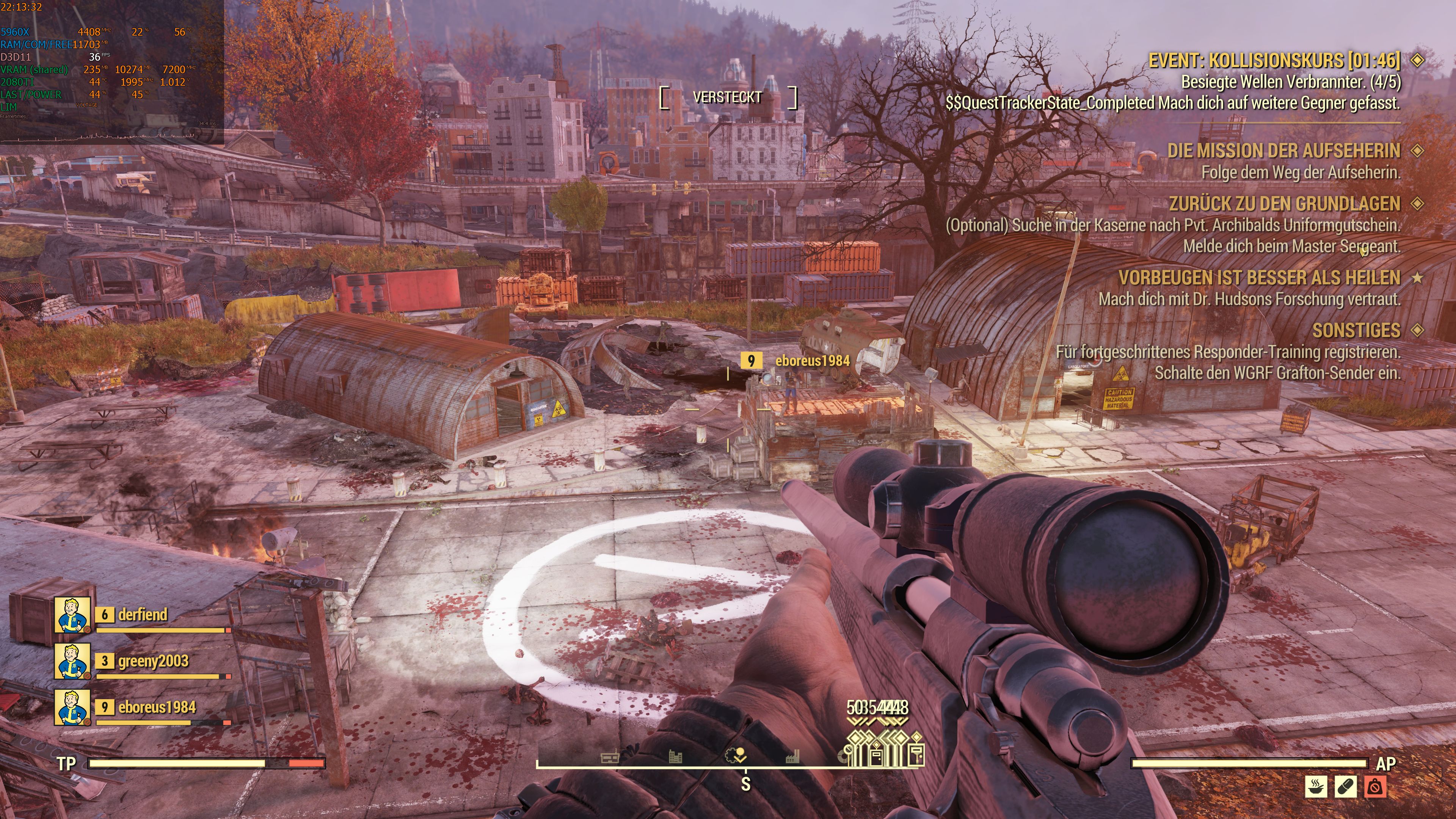This screenshot has width=1456, height=819.
Task: Open the Die Mission der Aufseherin quest
Action: tap(1283, 151)
